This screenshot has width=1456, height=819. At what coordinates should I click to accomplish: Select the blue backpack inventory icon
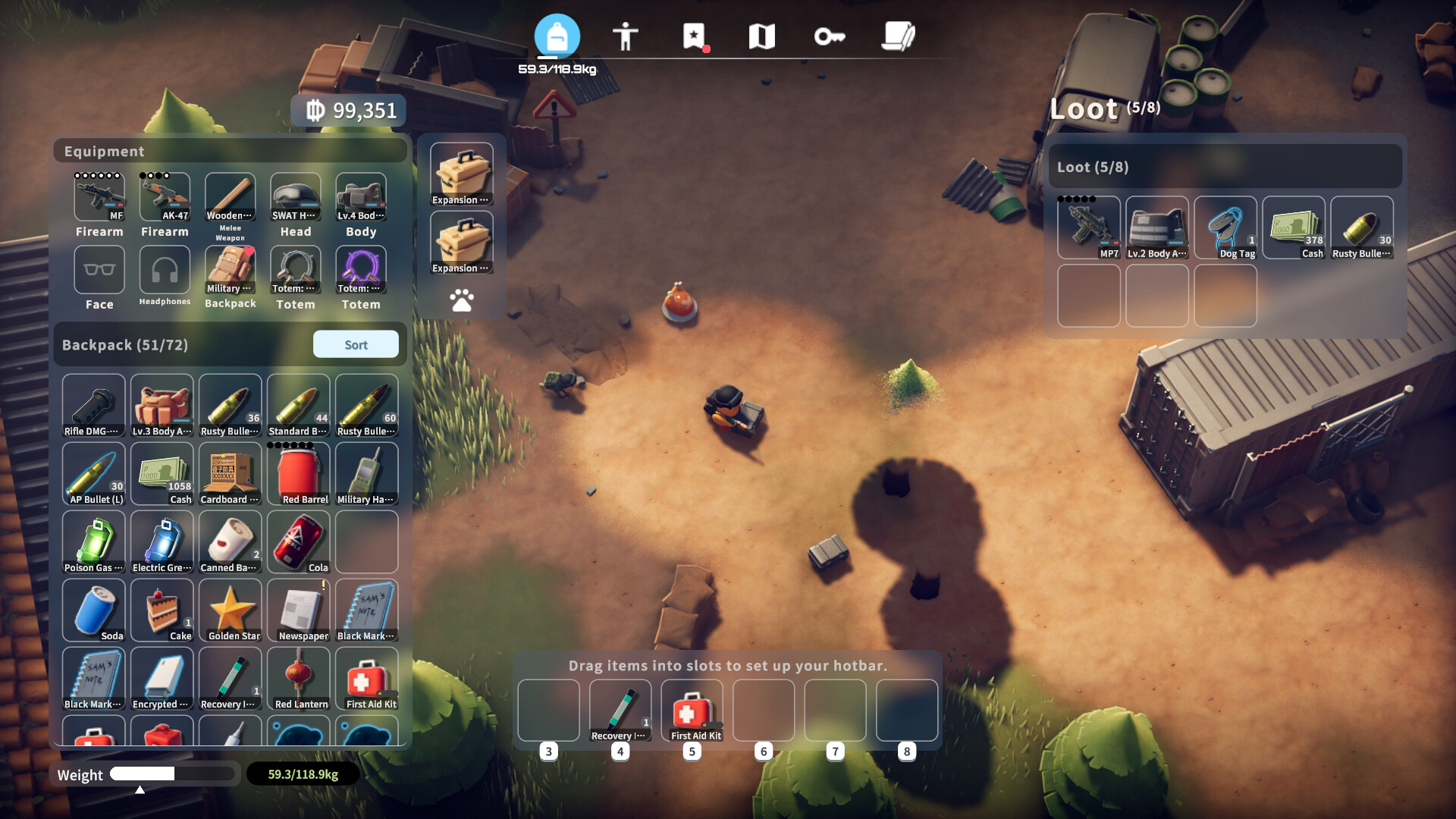pyautogui.click(x=558, y=34)
